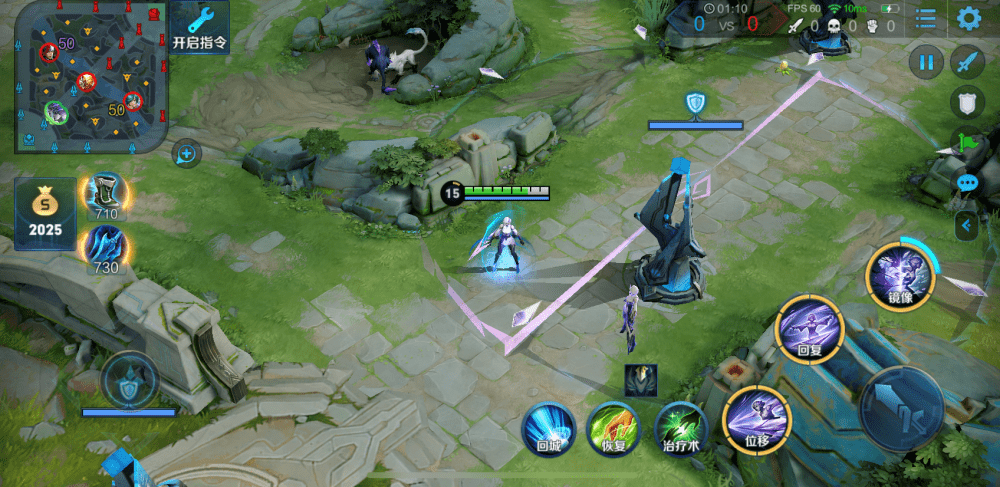Use the 恢复 heal ability
The height and width of the screenshot is (487, 1000).
click(613, 428)
